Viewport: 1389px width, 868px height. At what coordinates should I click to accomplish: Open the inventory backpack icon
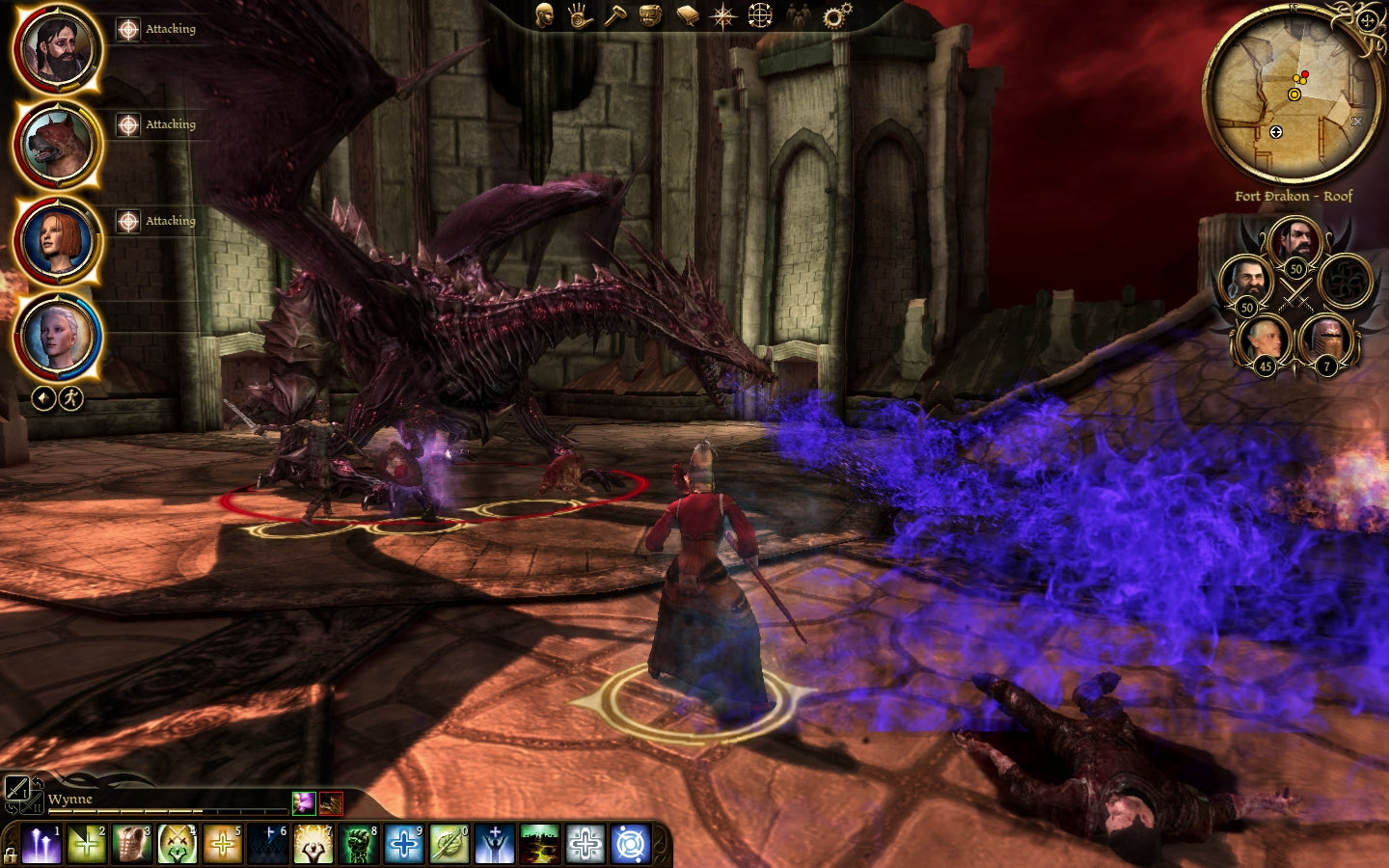point(651,15)
